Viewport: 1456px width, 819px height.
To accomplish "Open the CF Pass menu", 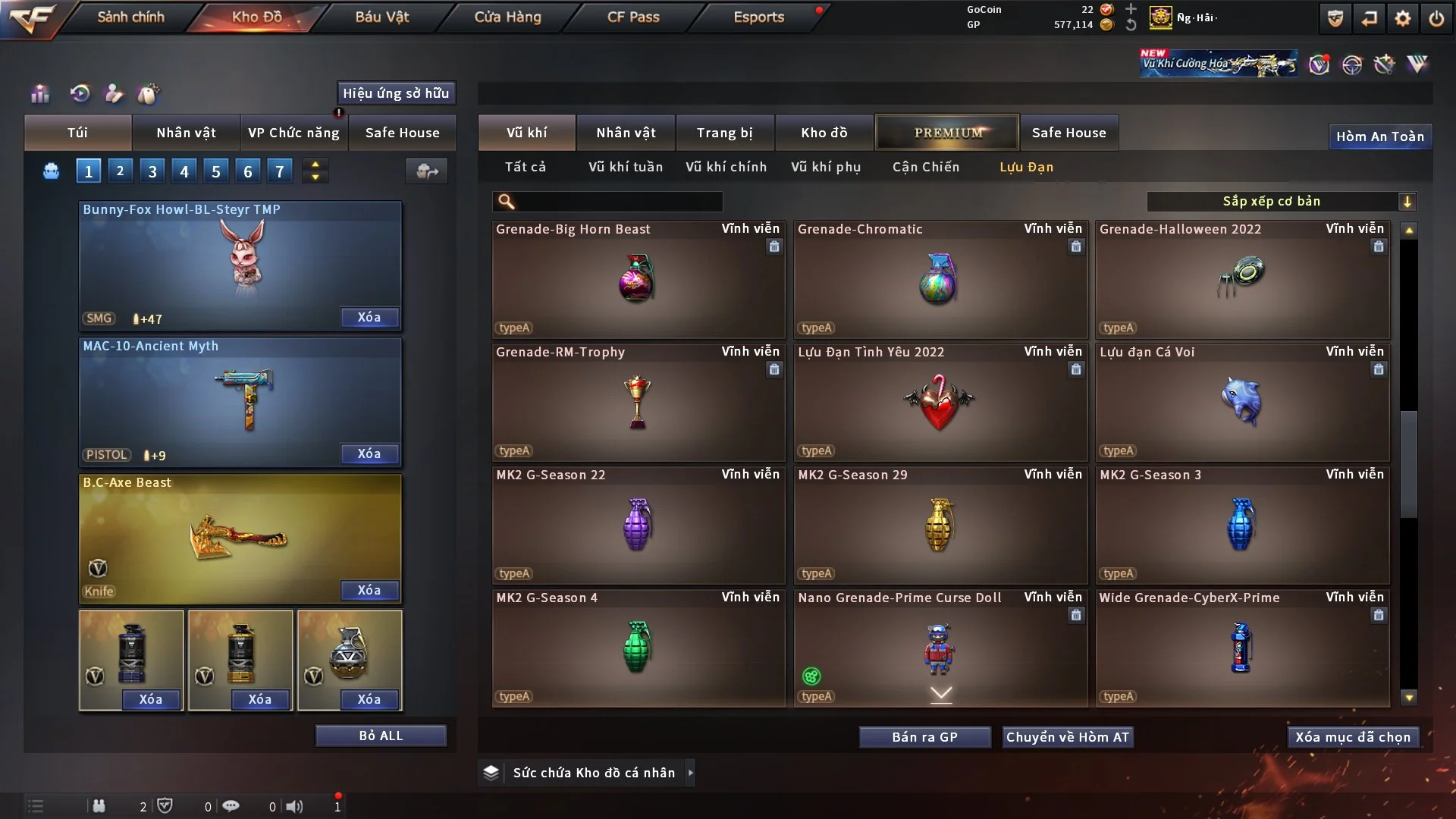I will (633, 17).
